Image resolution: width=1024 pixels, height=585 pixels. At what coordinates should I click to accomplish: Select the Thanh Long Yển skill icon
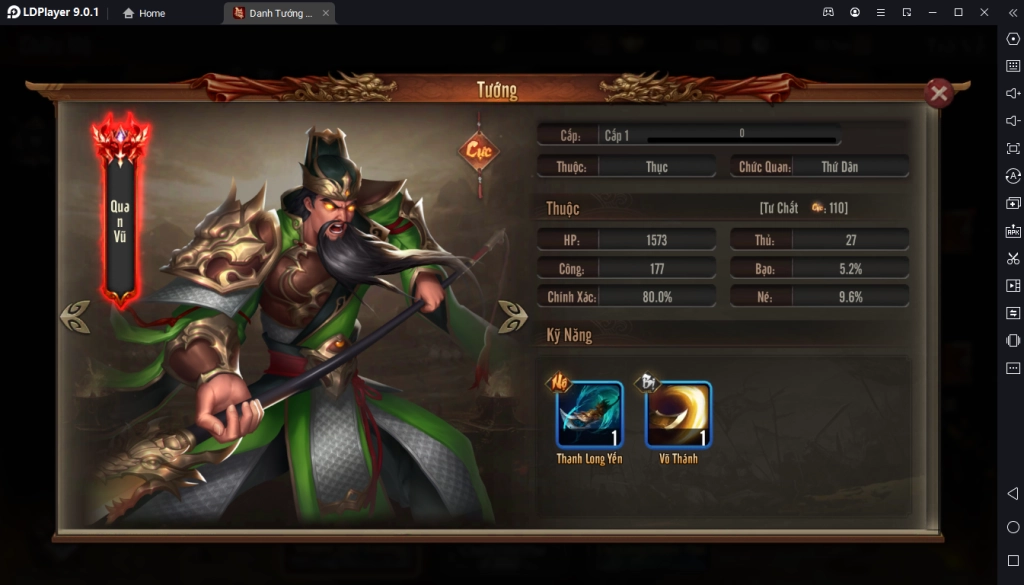(589, 415)
